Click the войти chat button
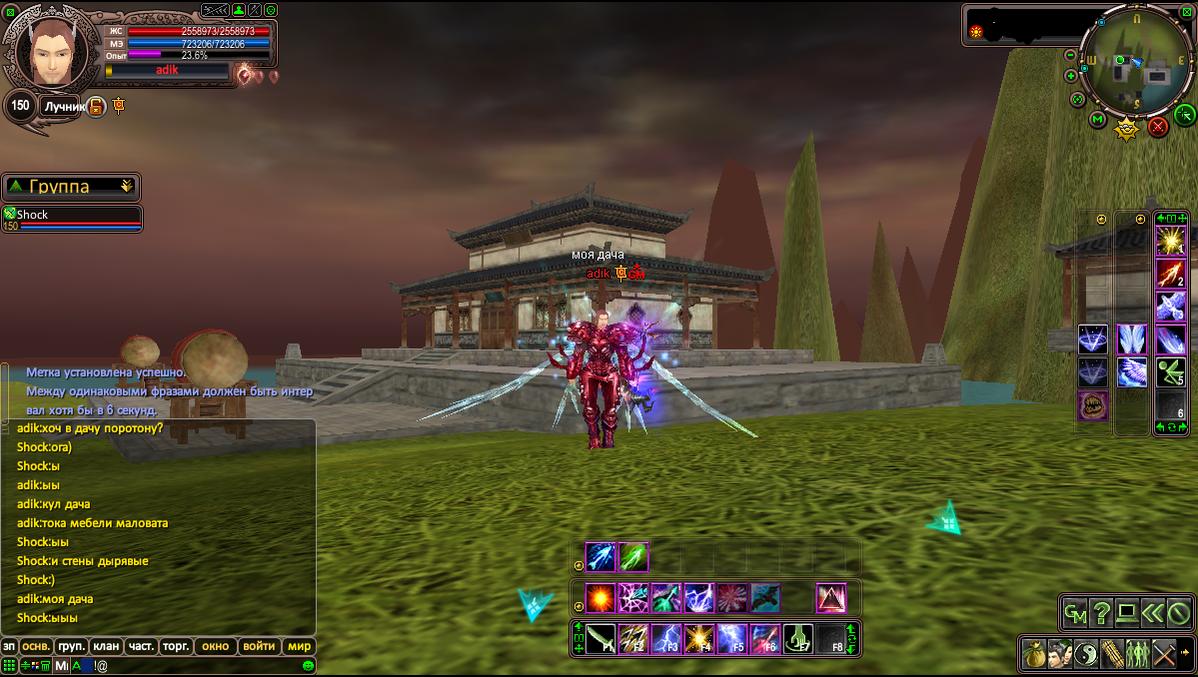This screenshot has height=677, width=1198. point(259,646)
